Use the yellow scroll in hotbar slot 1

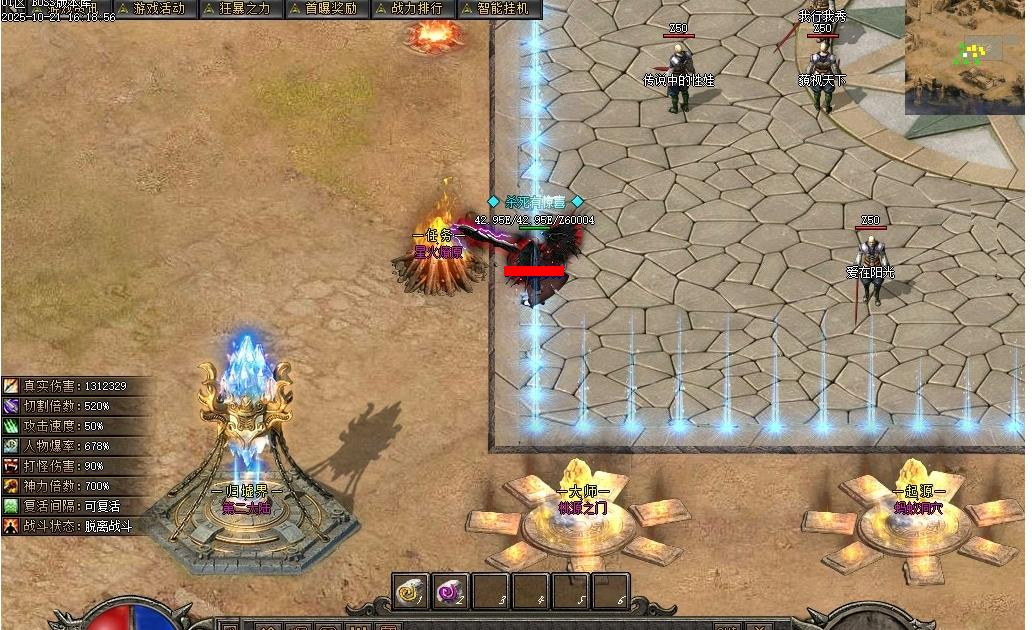[x=410, y=591]
